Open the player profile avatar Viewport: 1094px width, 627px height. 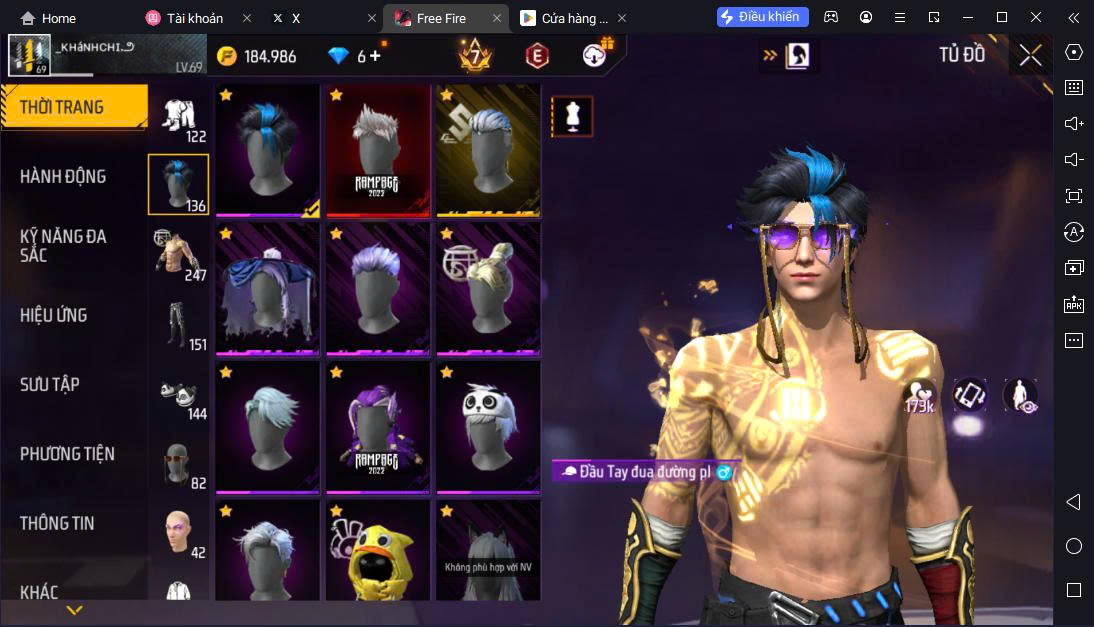click(29, 56)
